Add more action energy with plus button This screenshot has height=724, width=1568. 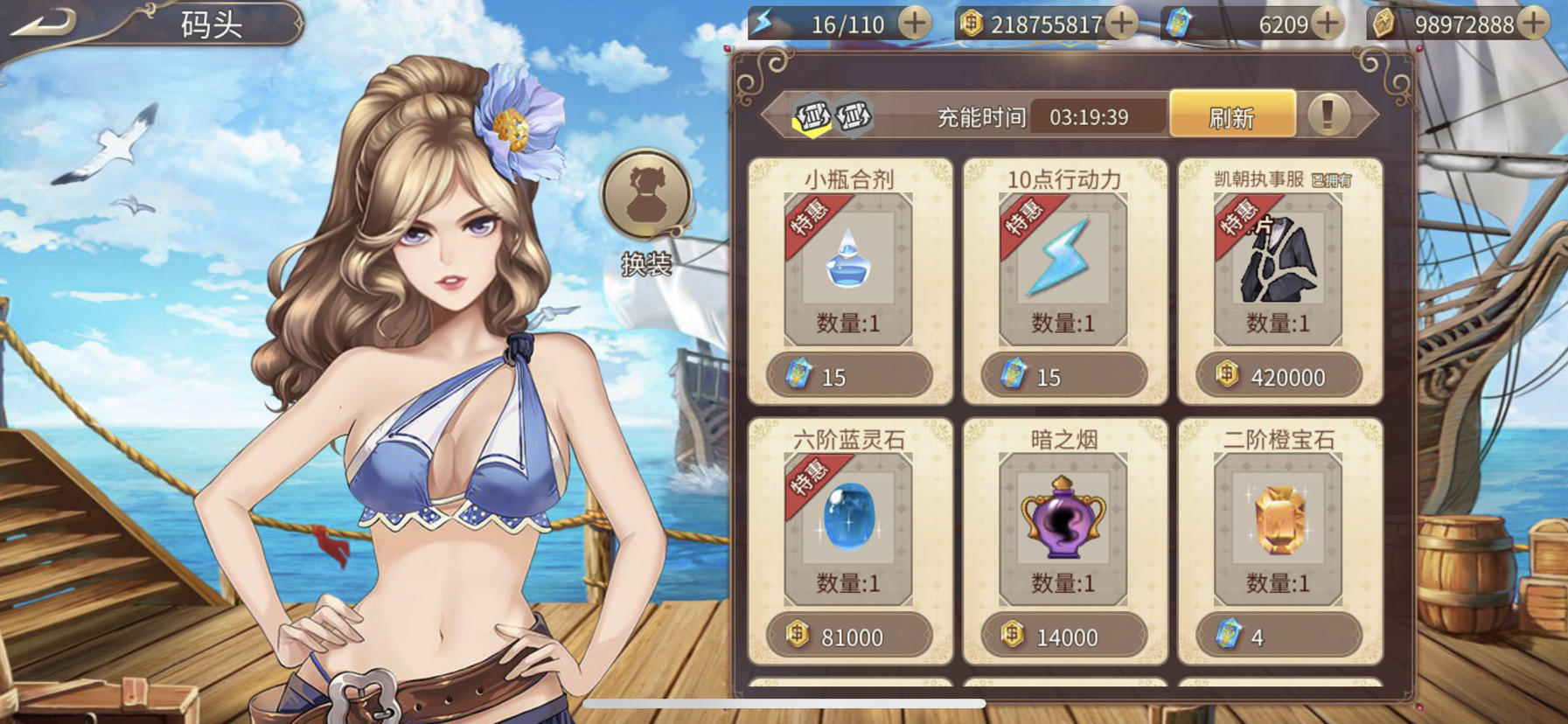click(x=915, y=23)
